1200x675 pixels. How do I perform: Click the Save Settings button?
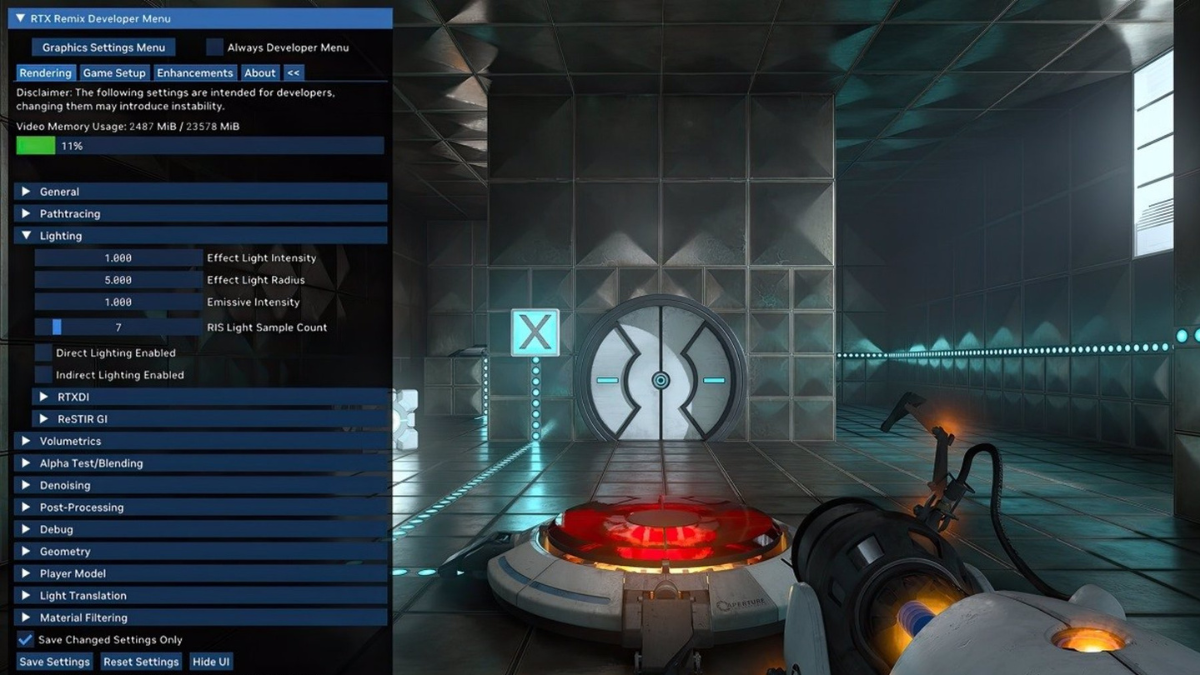(x=55, y=662)
